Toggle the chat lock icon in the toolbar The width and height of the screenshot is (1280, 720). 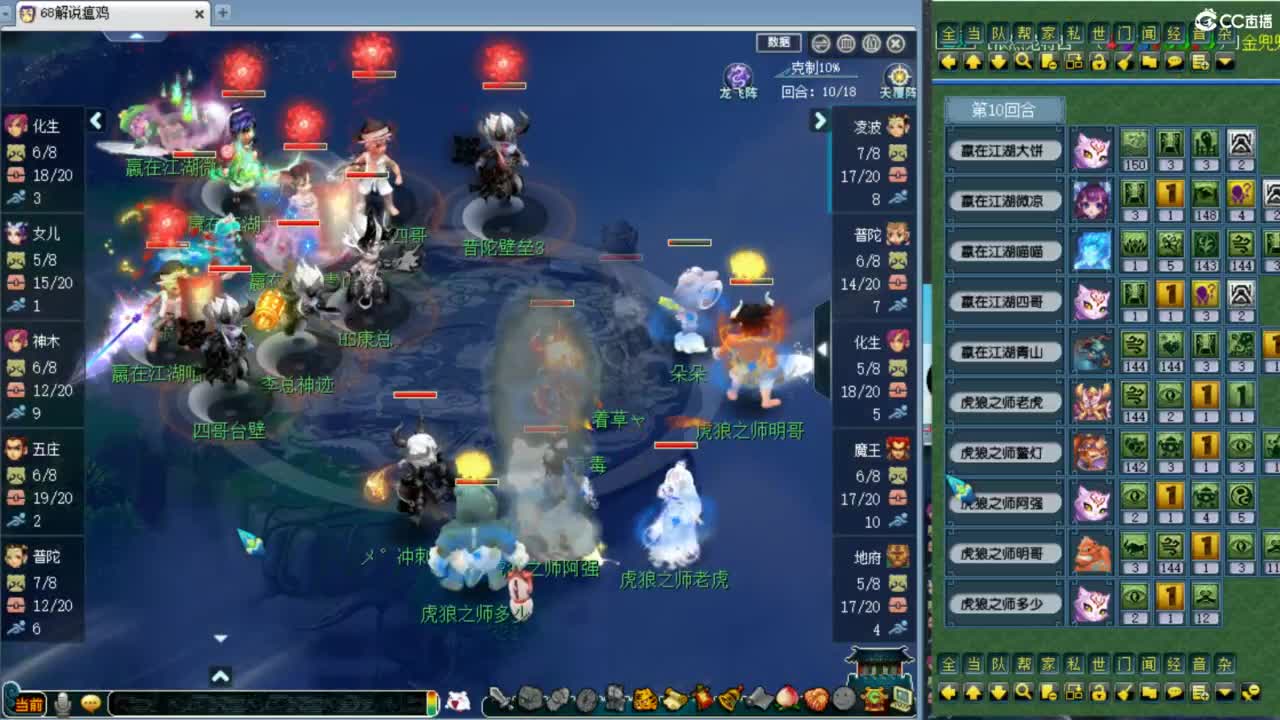click(x=1099, y=63)
